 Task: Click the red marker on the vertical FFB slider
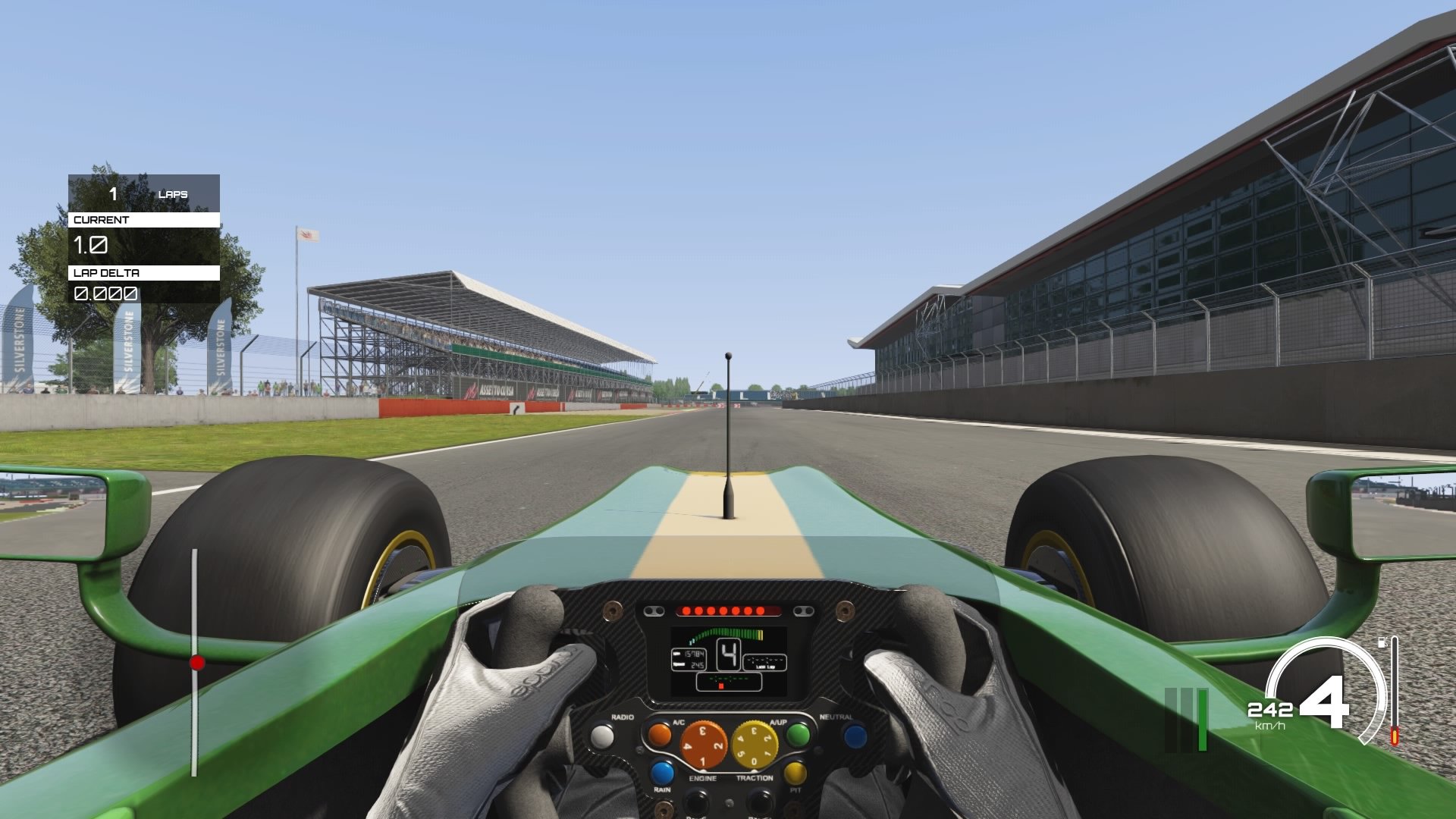tap(198, 661)
